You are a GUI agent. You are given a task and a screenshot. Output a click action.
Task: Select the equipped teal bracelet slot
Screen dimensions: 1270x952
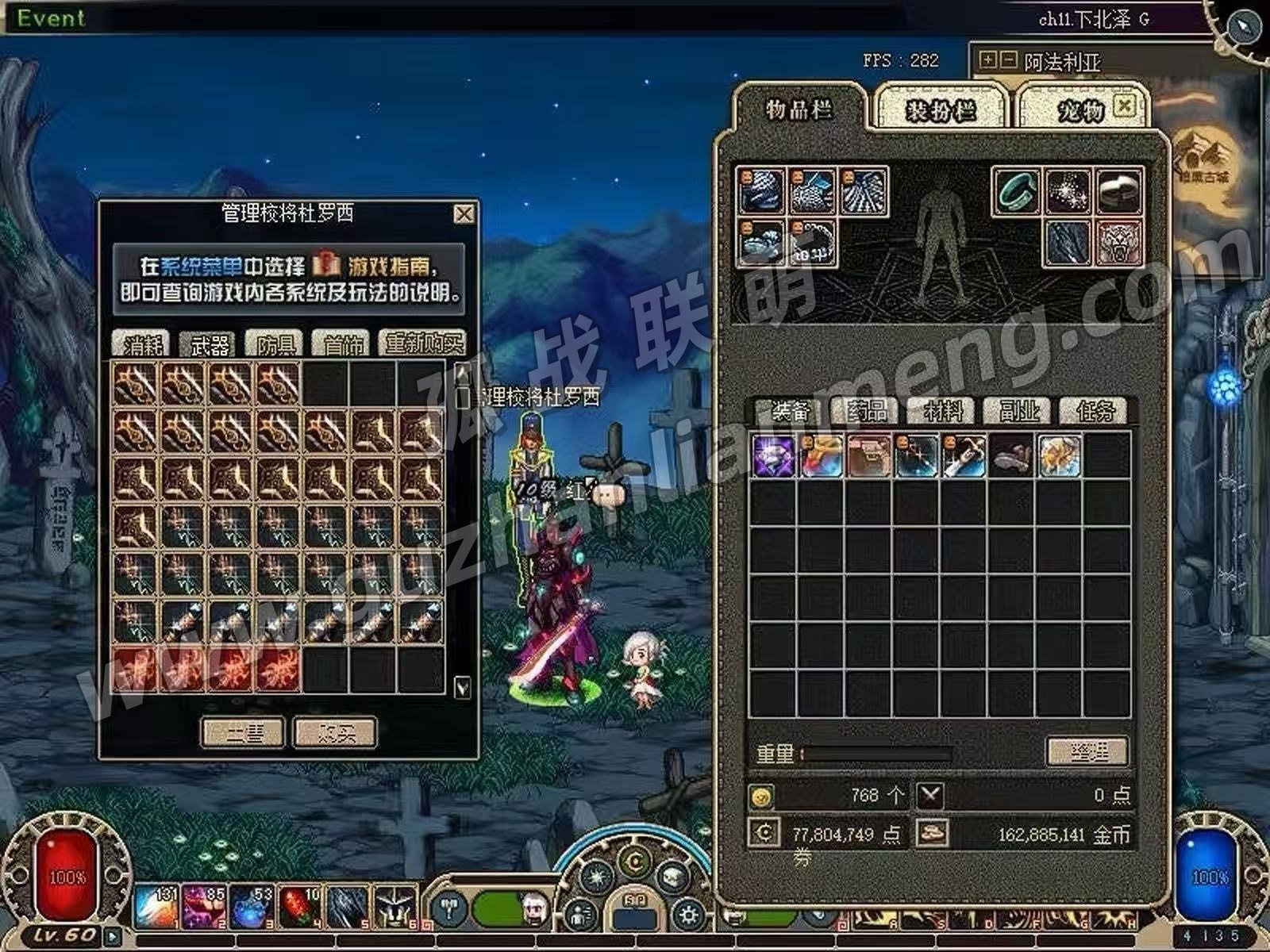tap(1017, 191)
